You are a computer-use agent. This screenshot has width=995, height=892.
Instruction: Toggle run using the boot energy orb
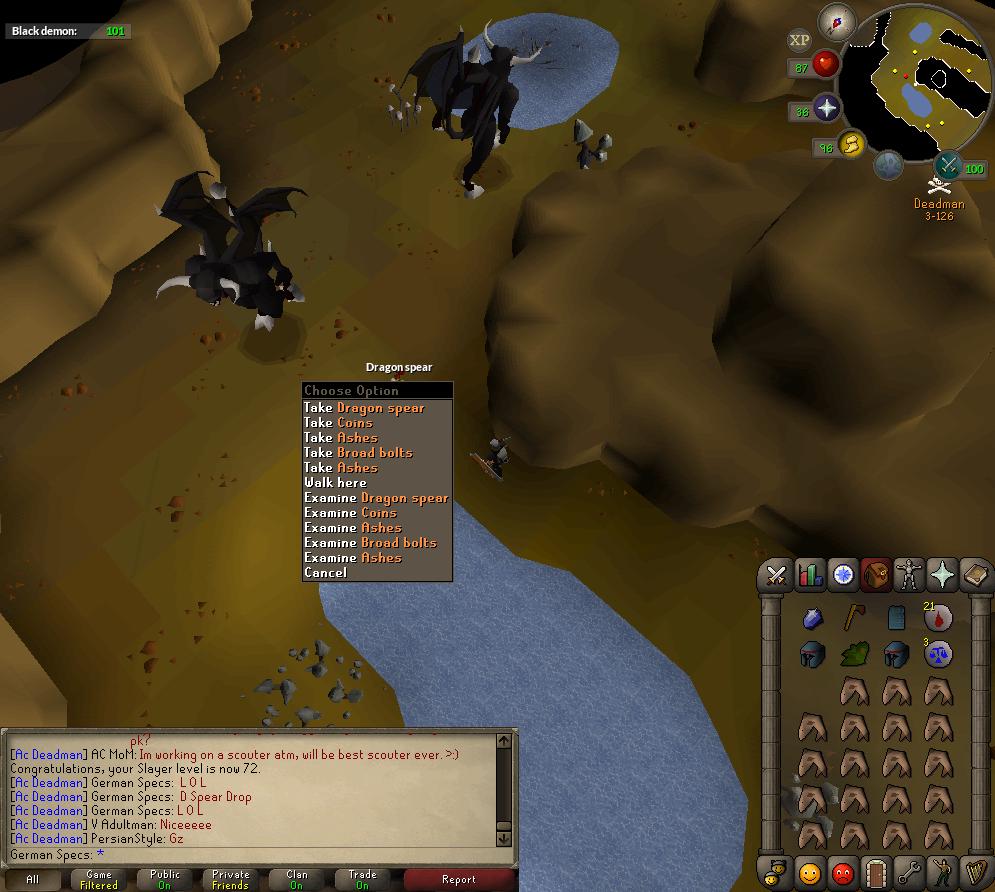click(x=851, y=146)
